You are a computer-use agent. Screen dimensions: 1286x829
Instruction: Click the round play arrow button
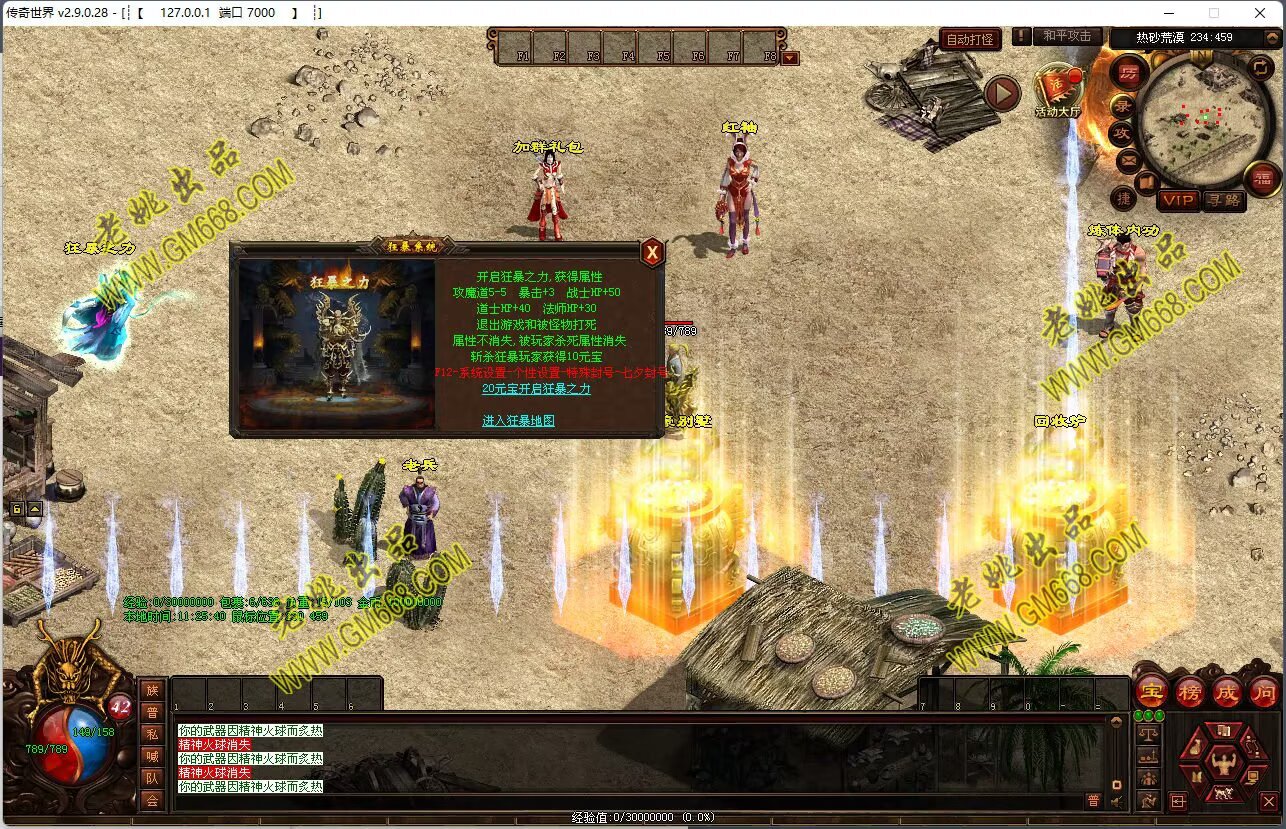[1002, 94]
